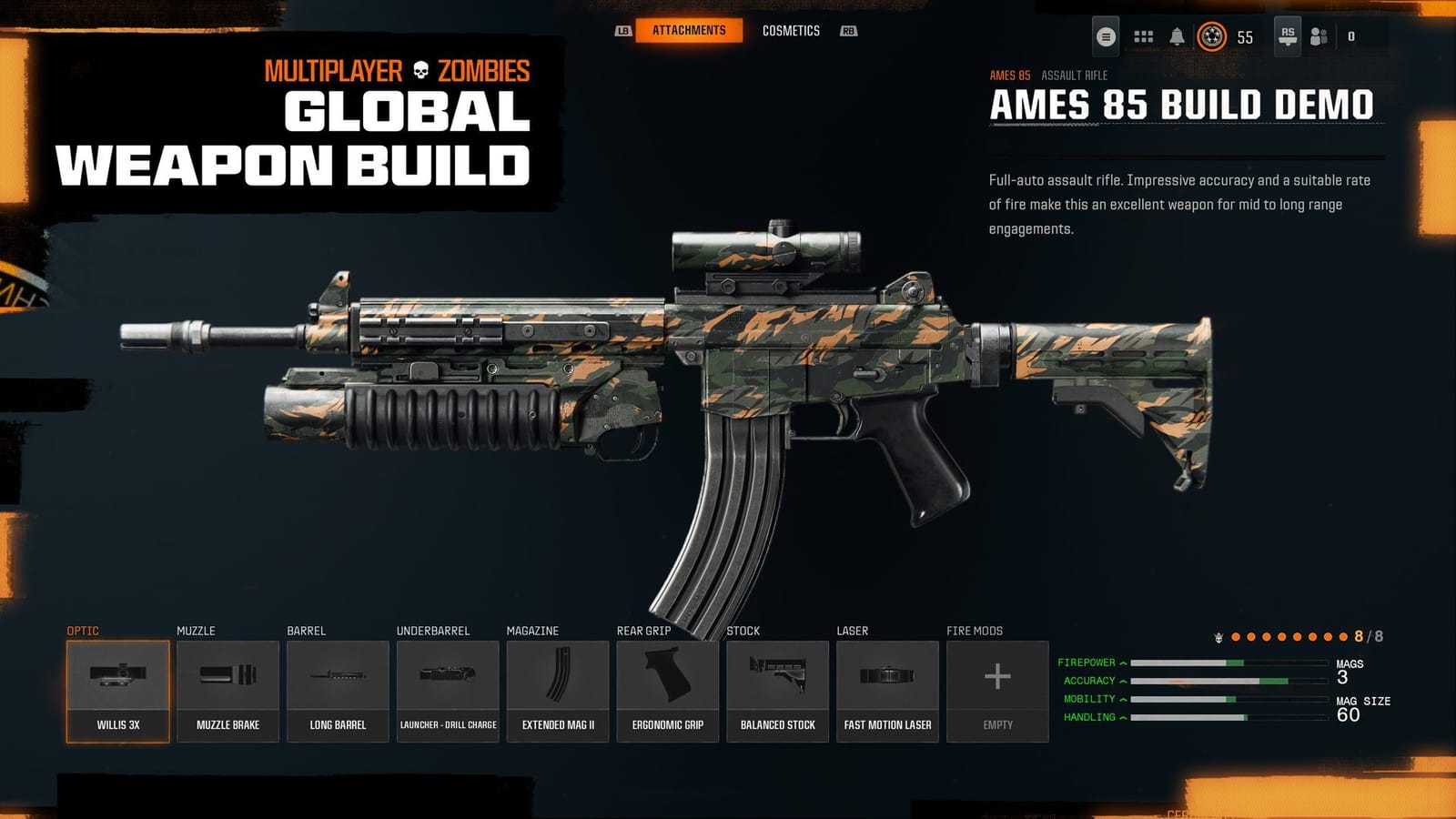Image resolution: width=1456 pixels, height=819 pixels.
Task: Switch to the Cosmetics tab
Action: [794, 30]
